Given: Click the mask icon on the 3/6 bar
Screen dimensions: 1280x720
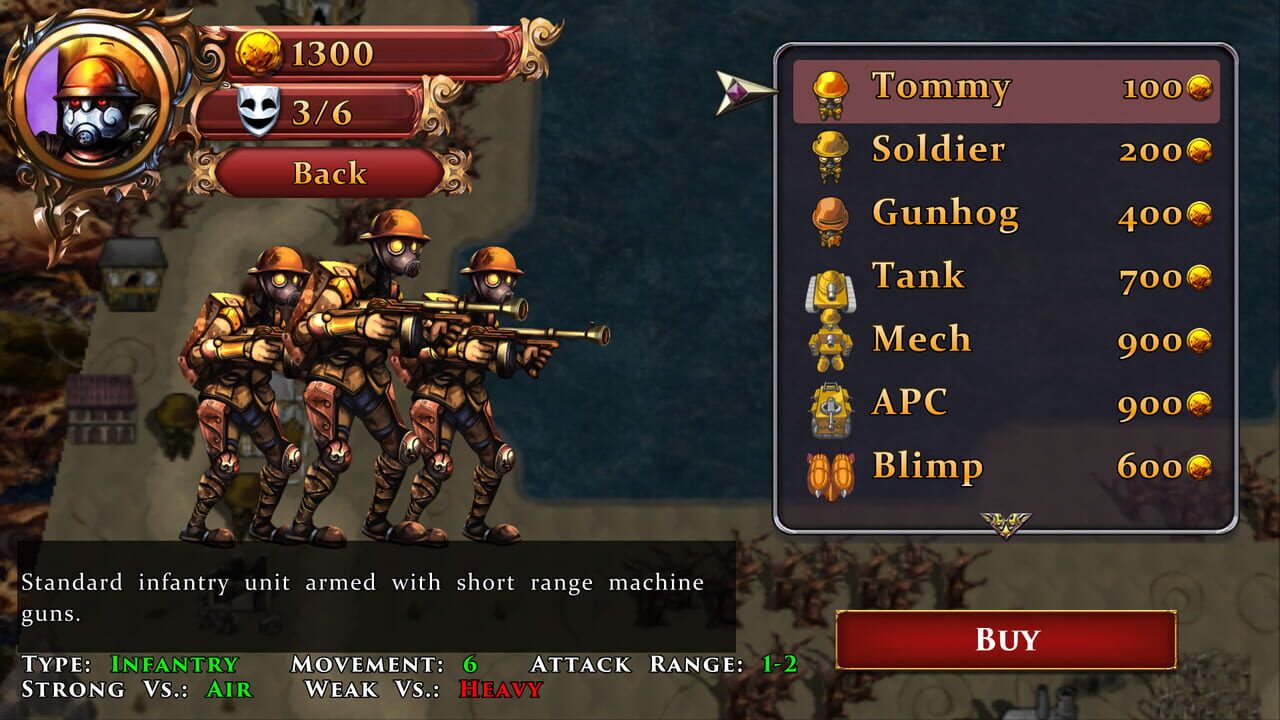Looking at the screenshot, I should pyautogui.click(x=258, y=110).
